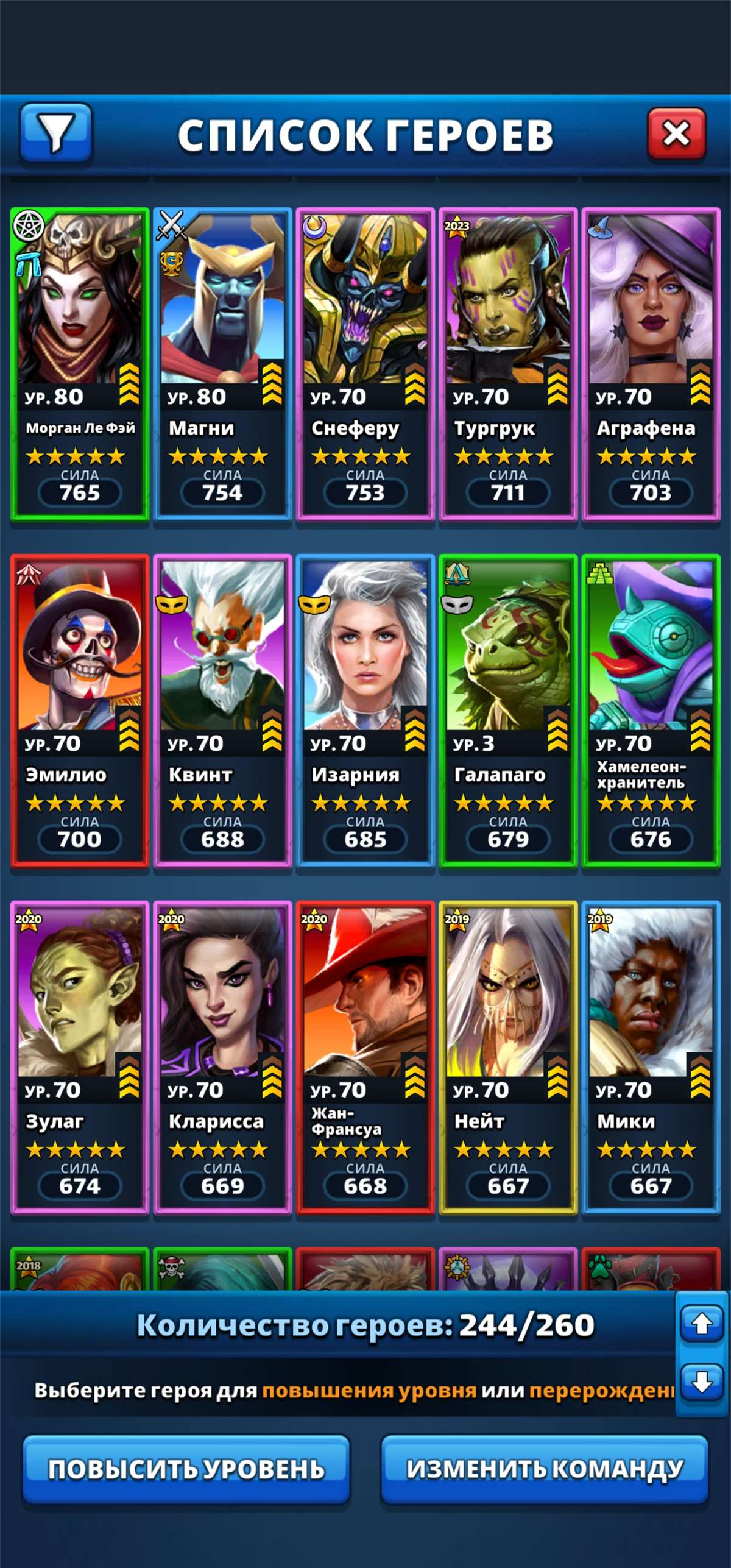
Task: Select the Квинт hero card
Action: click(223, 711)
